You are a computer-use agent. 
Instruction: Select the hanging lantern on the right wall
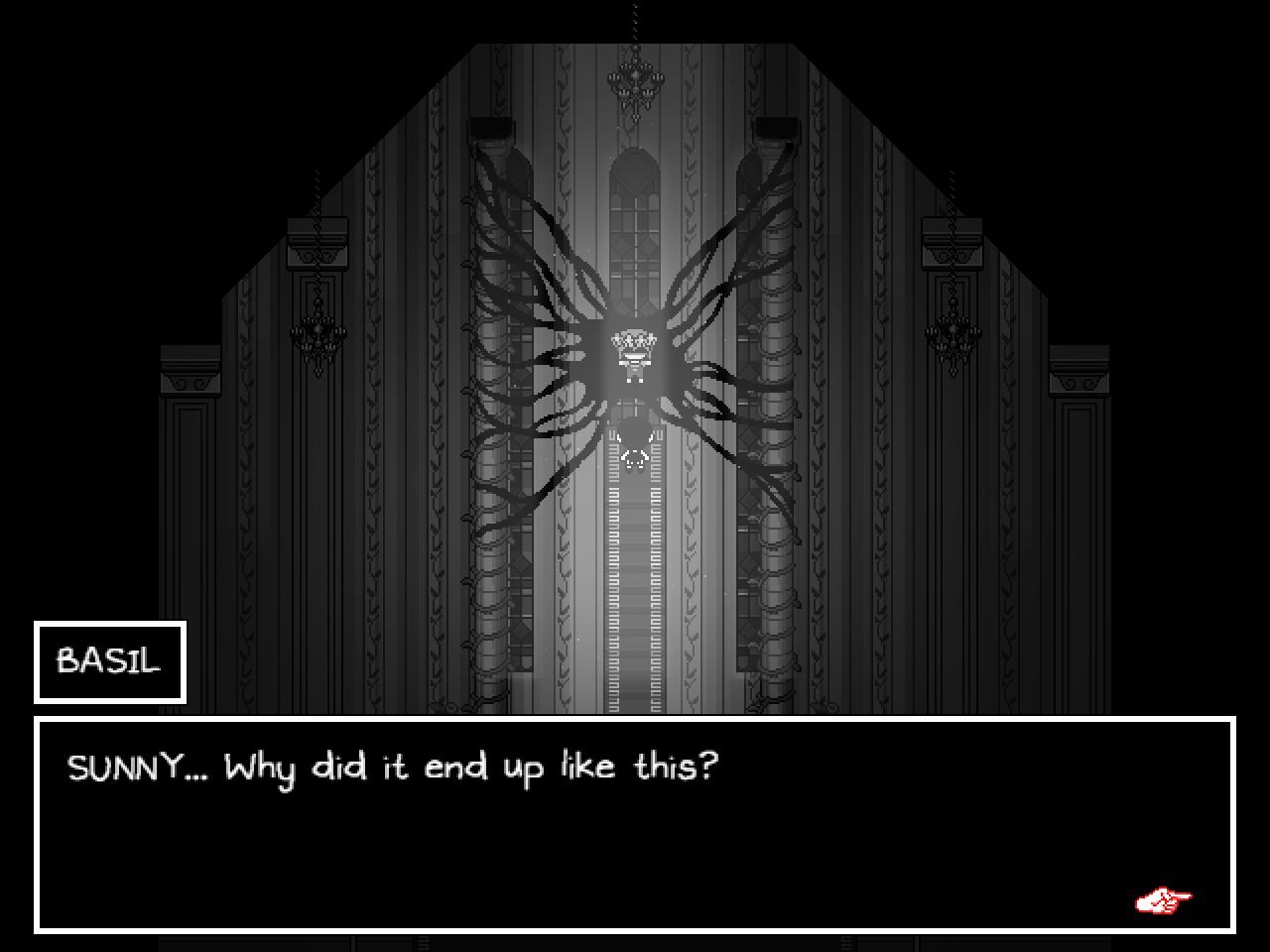point(954,327)
